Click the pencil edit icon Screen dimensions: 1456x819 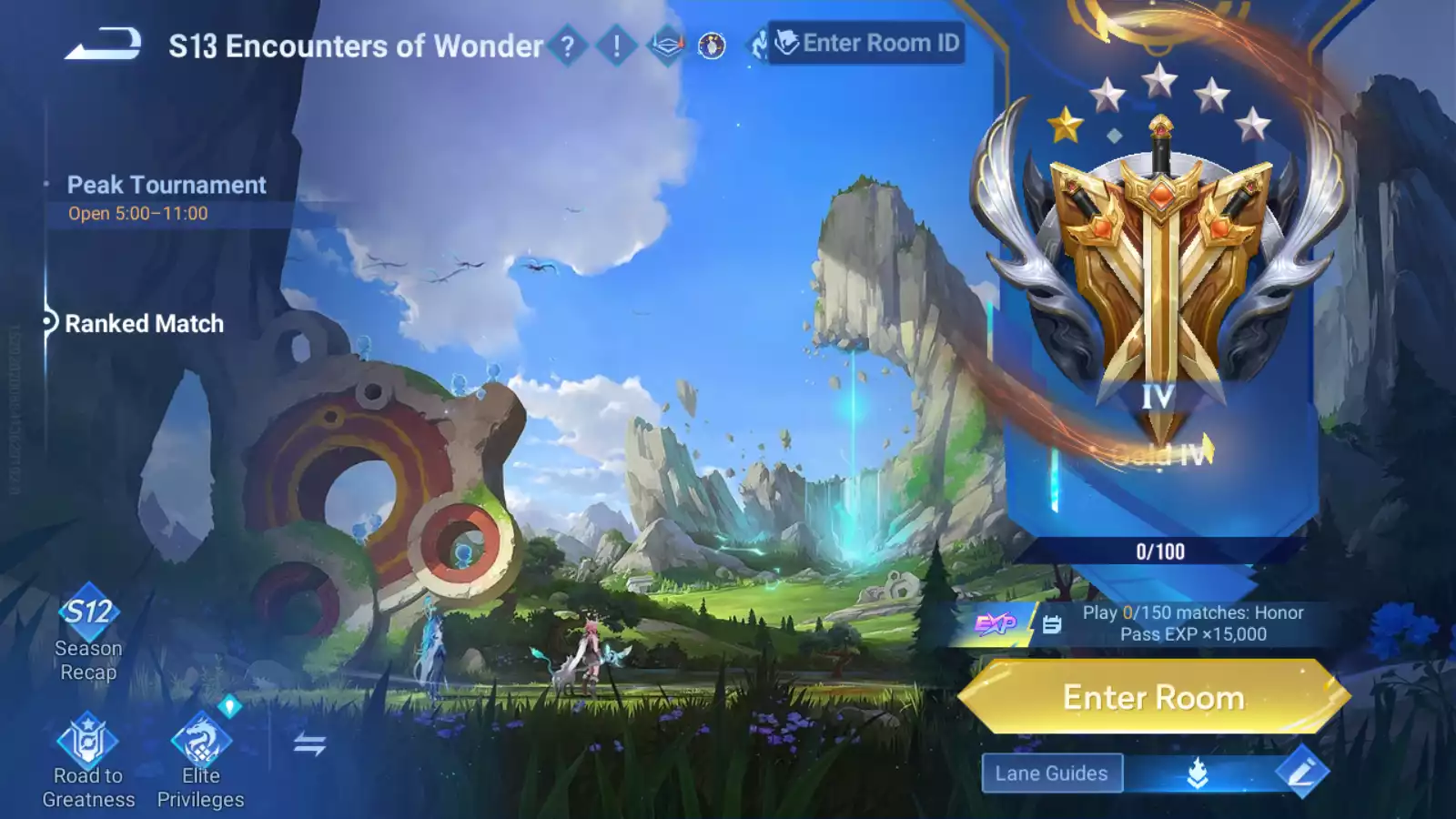pyautogui.click(x=1301, y=773)
